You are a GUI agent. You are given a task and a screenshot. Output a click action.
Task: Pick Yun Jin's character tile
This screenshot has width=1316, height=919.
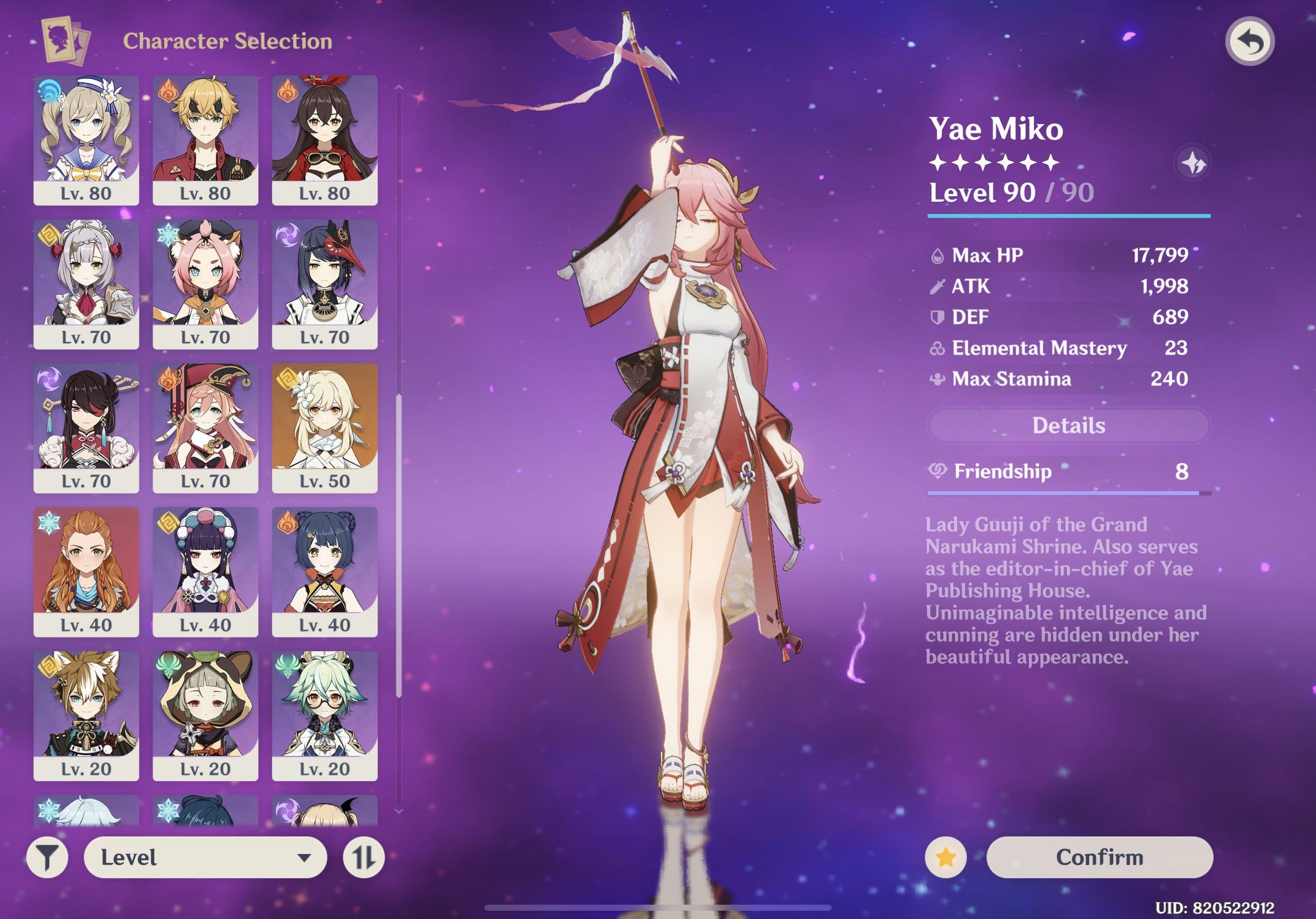[x=205, y=571]
